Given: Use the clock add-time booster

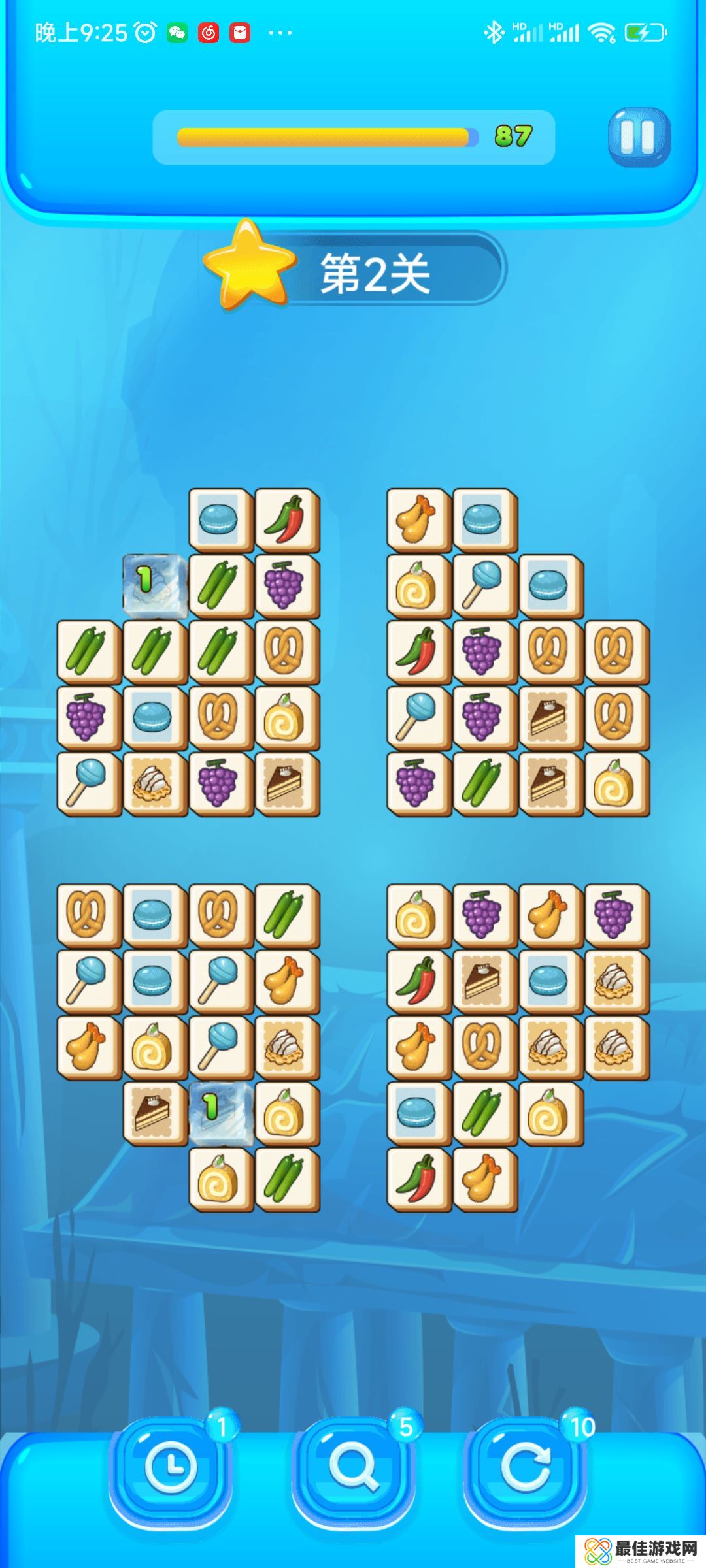Looking at the screenshot, I should 171,1467.
